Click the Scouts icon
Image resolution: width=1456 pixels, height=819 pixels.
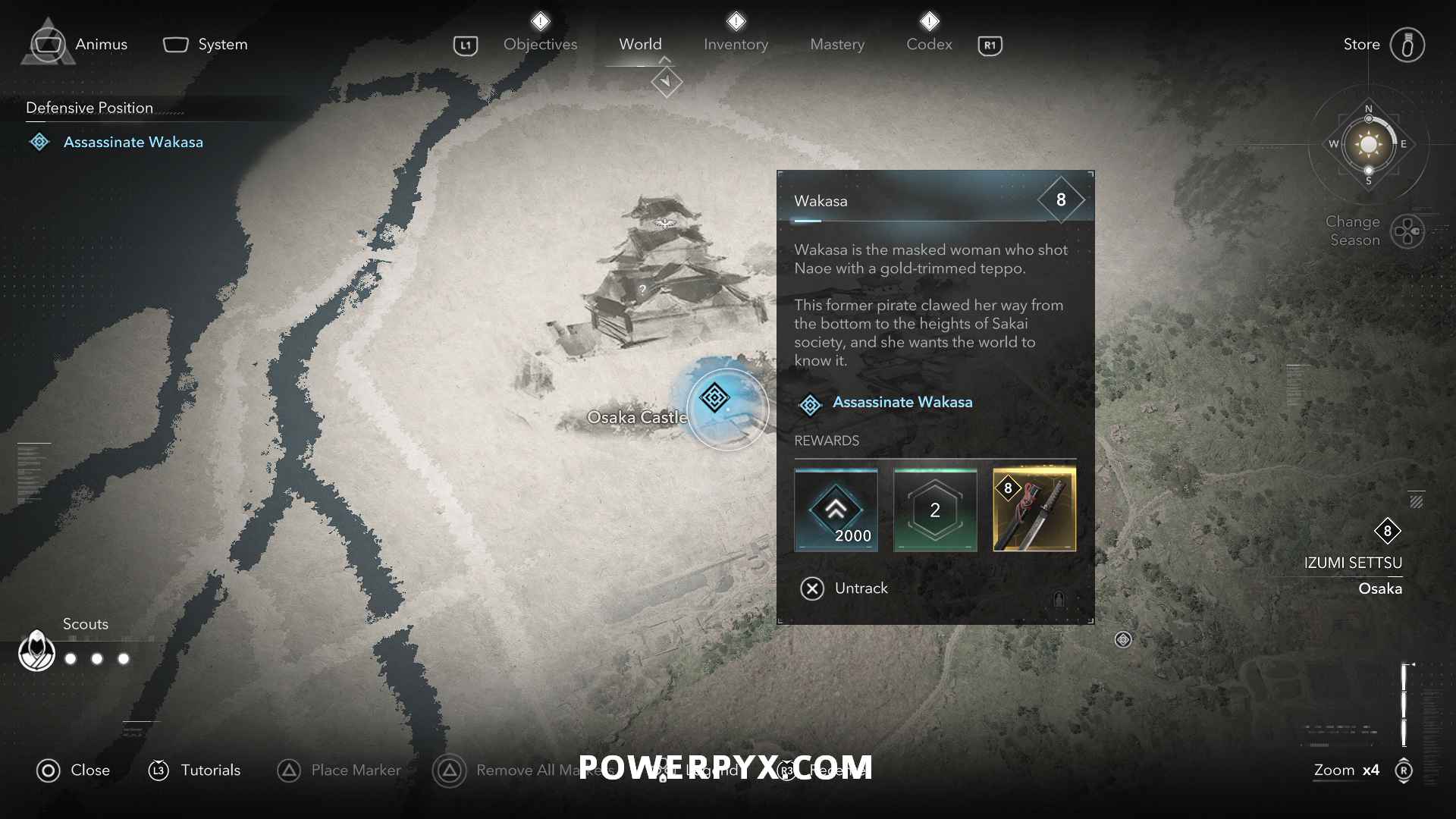(x=36, y=651)
